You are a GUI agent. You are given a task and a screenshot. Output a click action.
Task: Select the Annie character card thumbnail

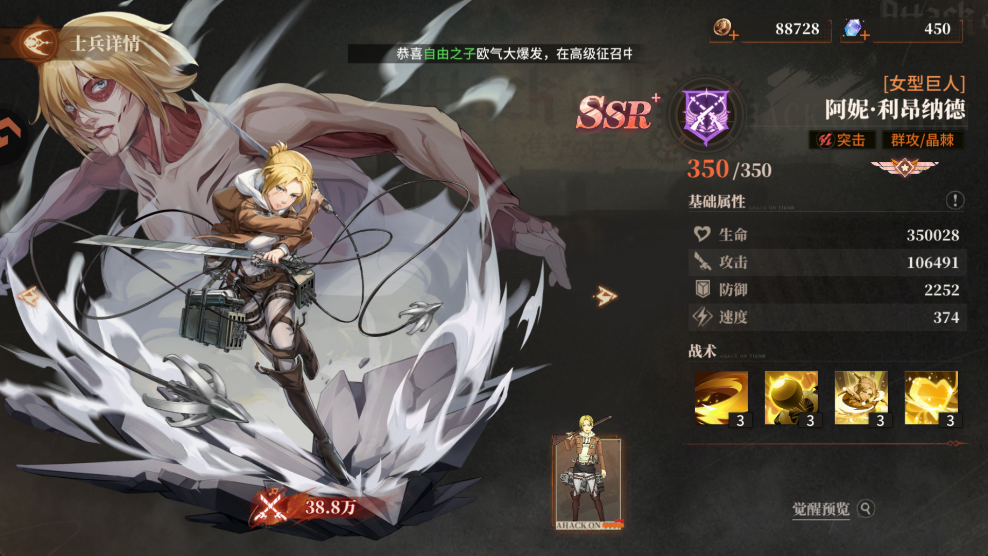click(588, 482)
